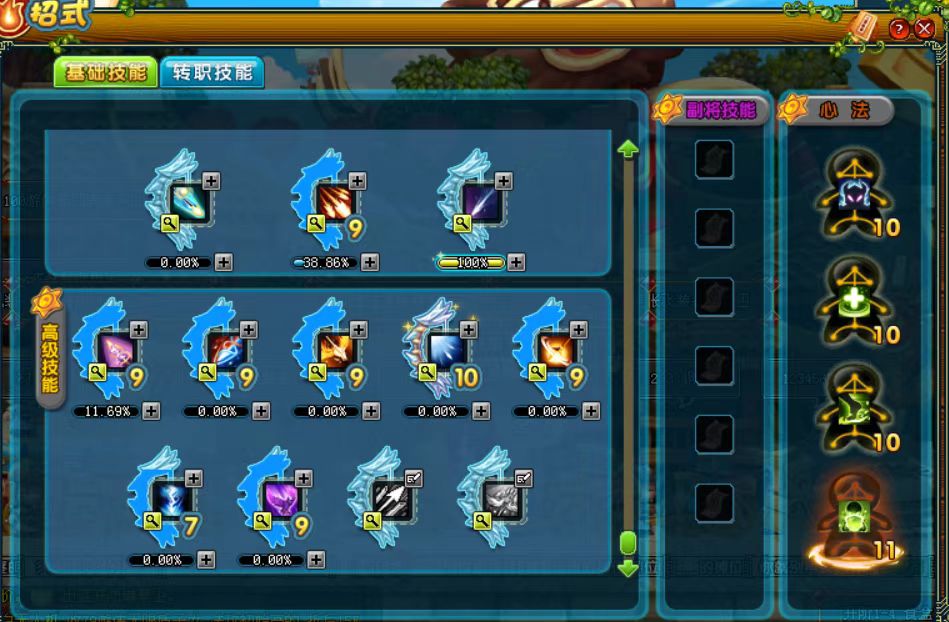949x622 pixels.
Task: Switch to the 转职技能 tab
Action: (211, 73)
